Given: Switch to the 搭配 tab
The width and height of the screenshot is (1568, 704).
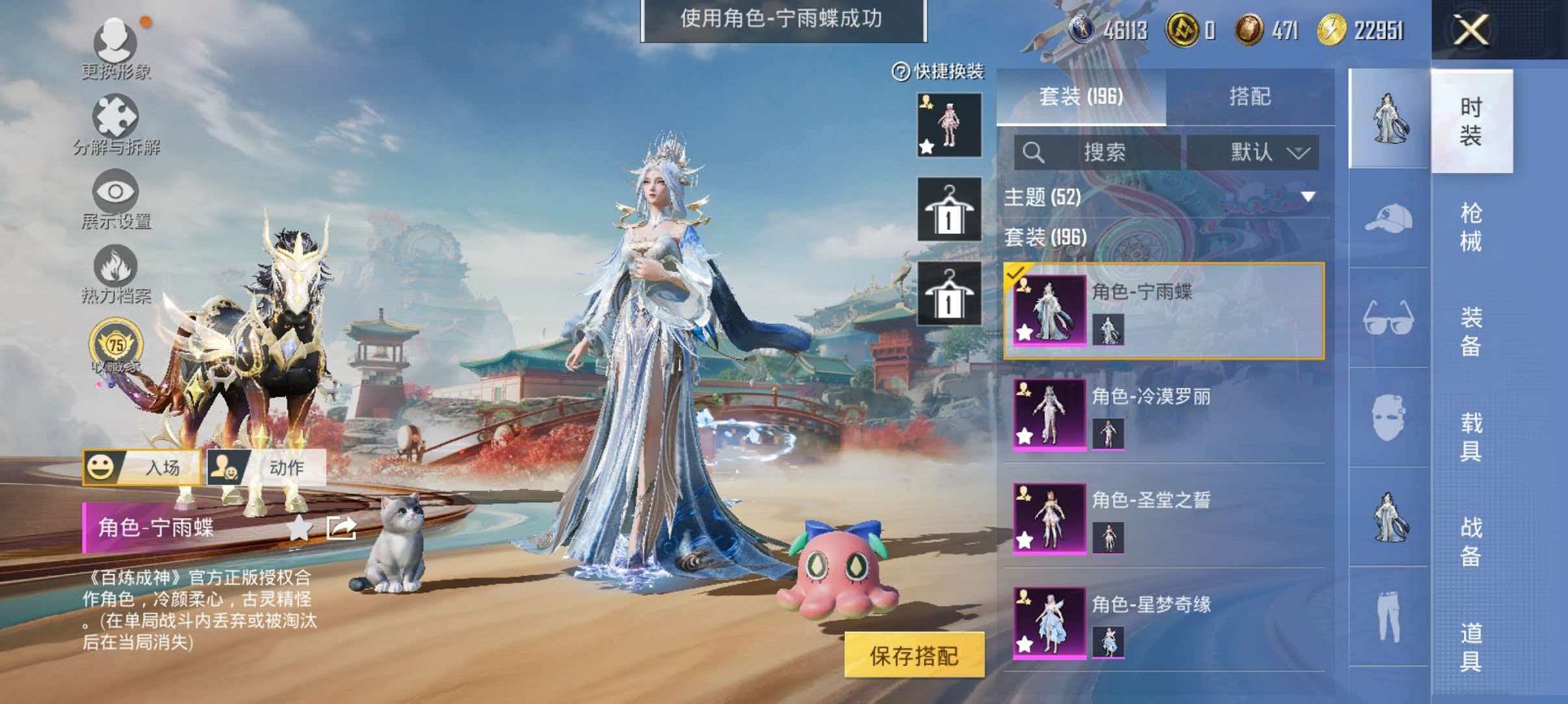Looking at the screenshot, I should click(x=1252, y=98).
